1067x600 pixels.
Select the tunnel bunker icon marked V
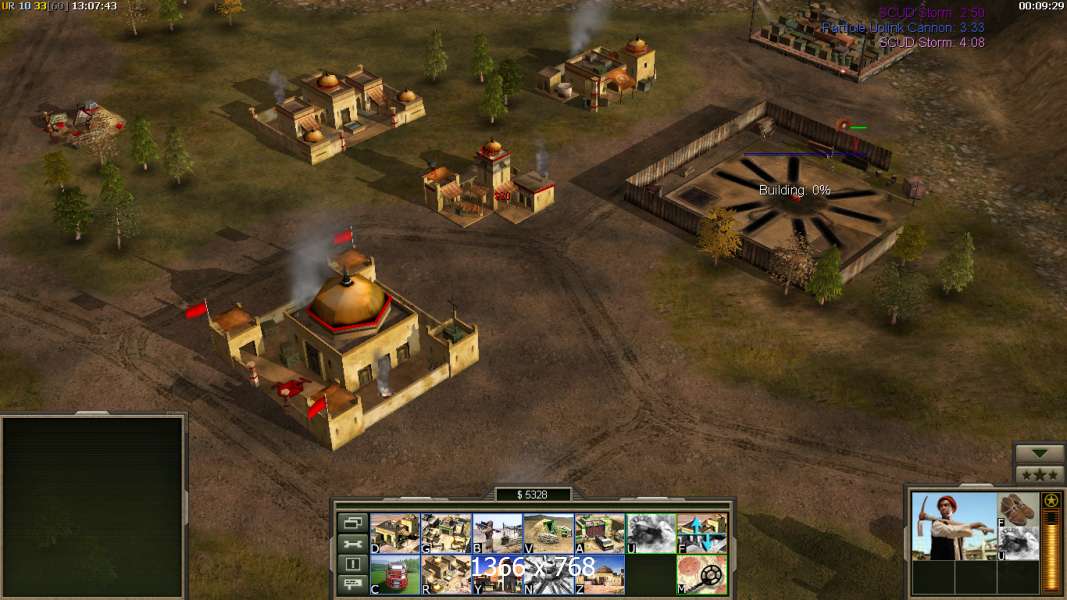pos(548,534)
